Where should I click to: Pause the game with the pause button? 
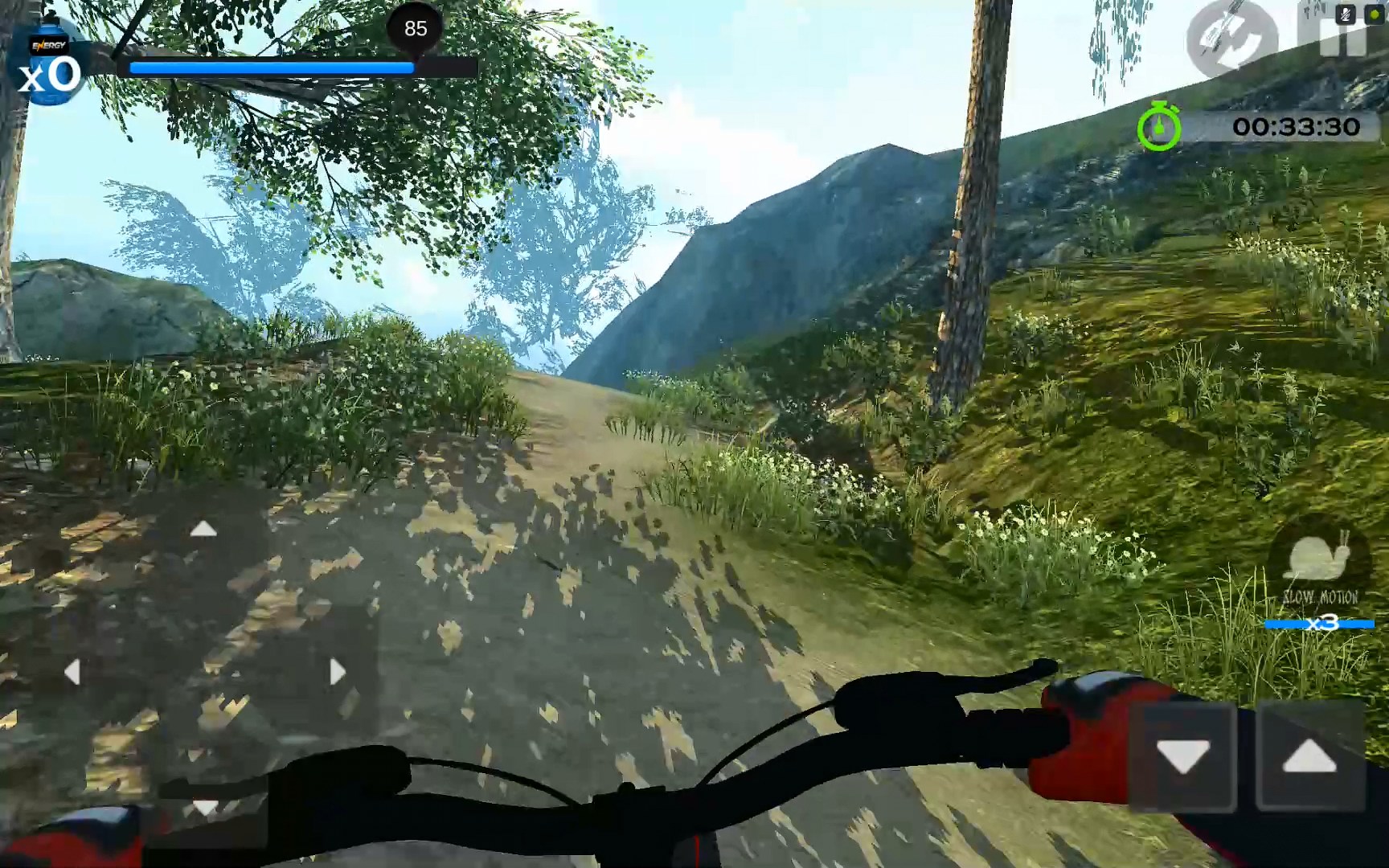coord(1342,40)
